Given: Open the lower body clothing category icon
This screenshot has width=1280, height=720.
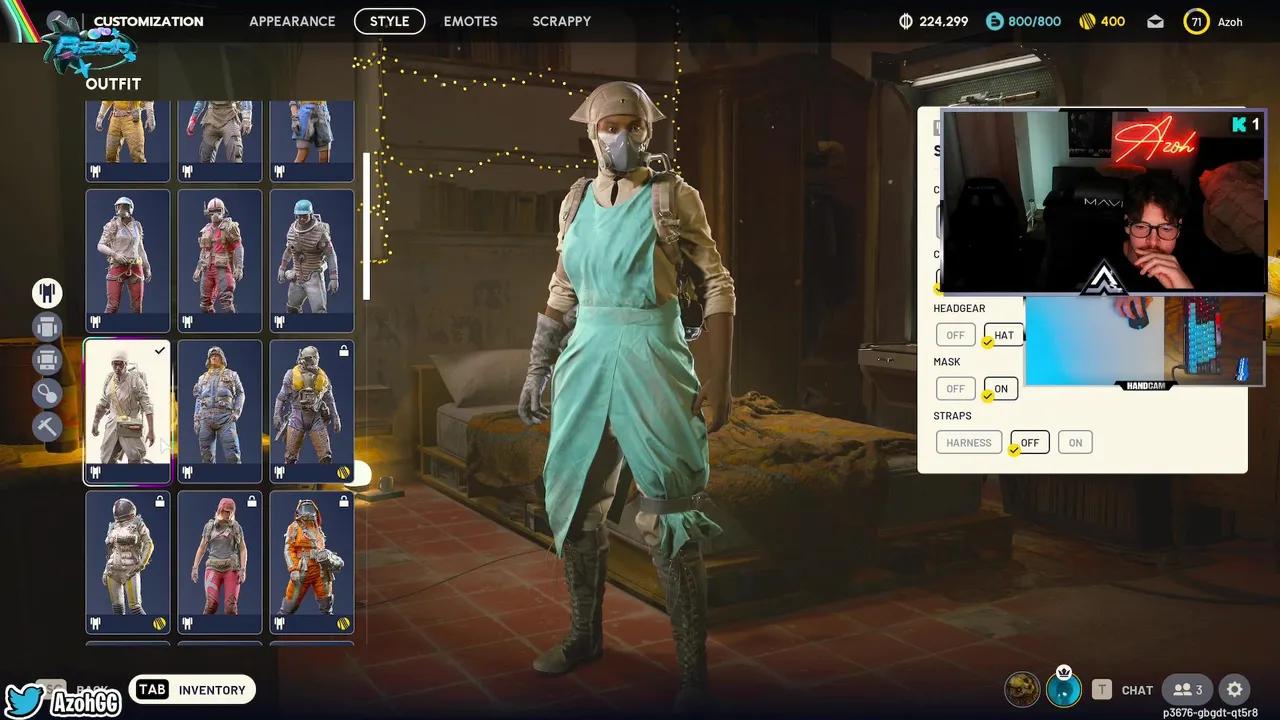Looking at the screenshot, I should [47, 360].
